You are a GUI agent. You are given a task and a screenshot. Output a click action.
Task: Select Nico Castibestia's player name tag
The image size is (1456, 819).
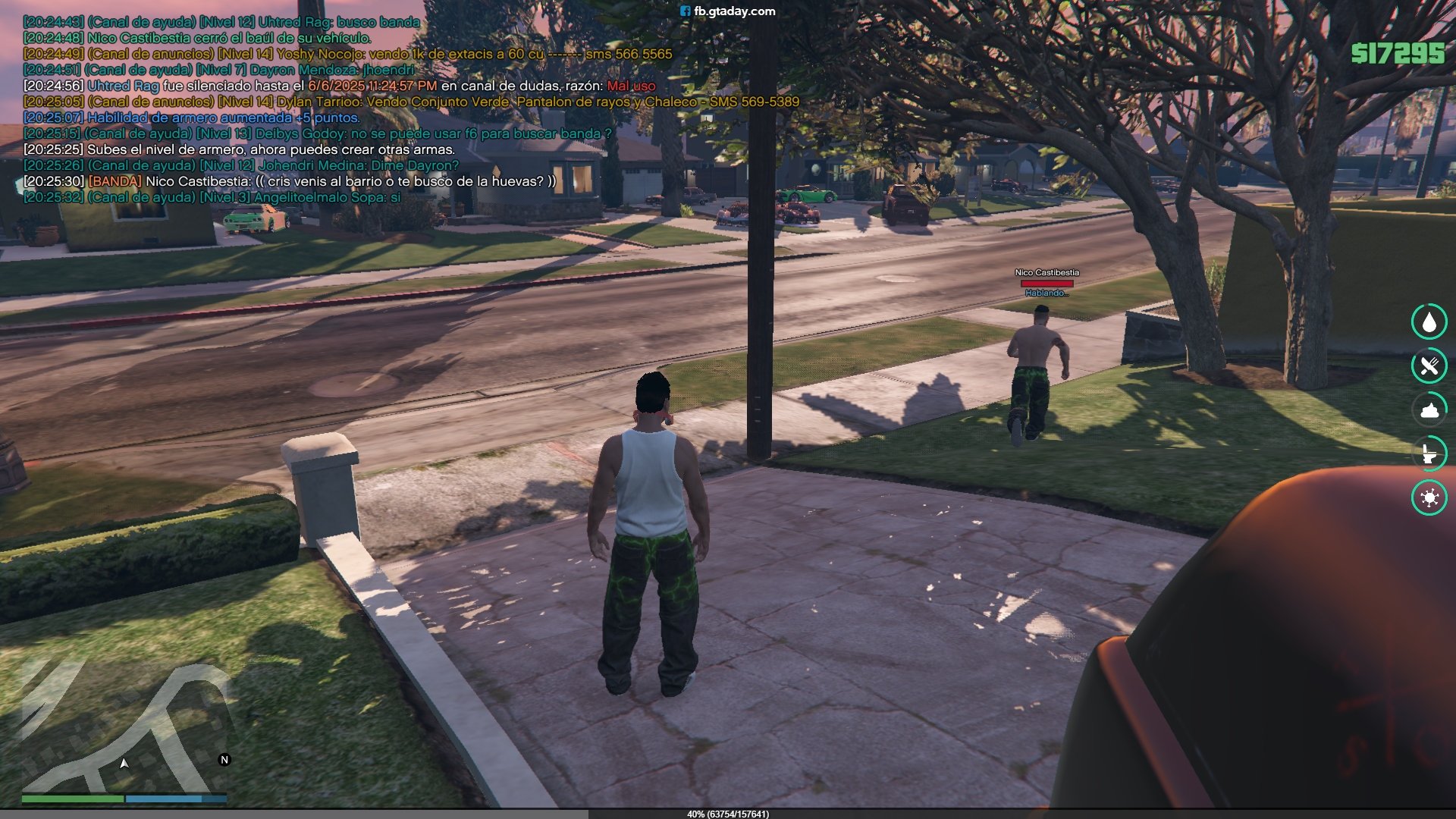[1046, 272]
